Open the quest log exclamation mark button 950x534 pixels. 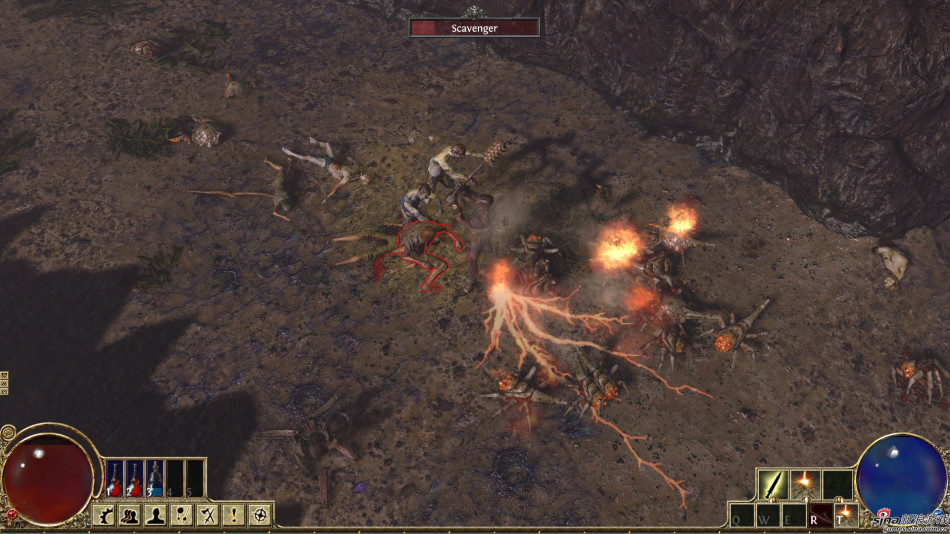(x=233, y=515)
